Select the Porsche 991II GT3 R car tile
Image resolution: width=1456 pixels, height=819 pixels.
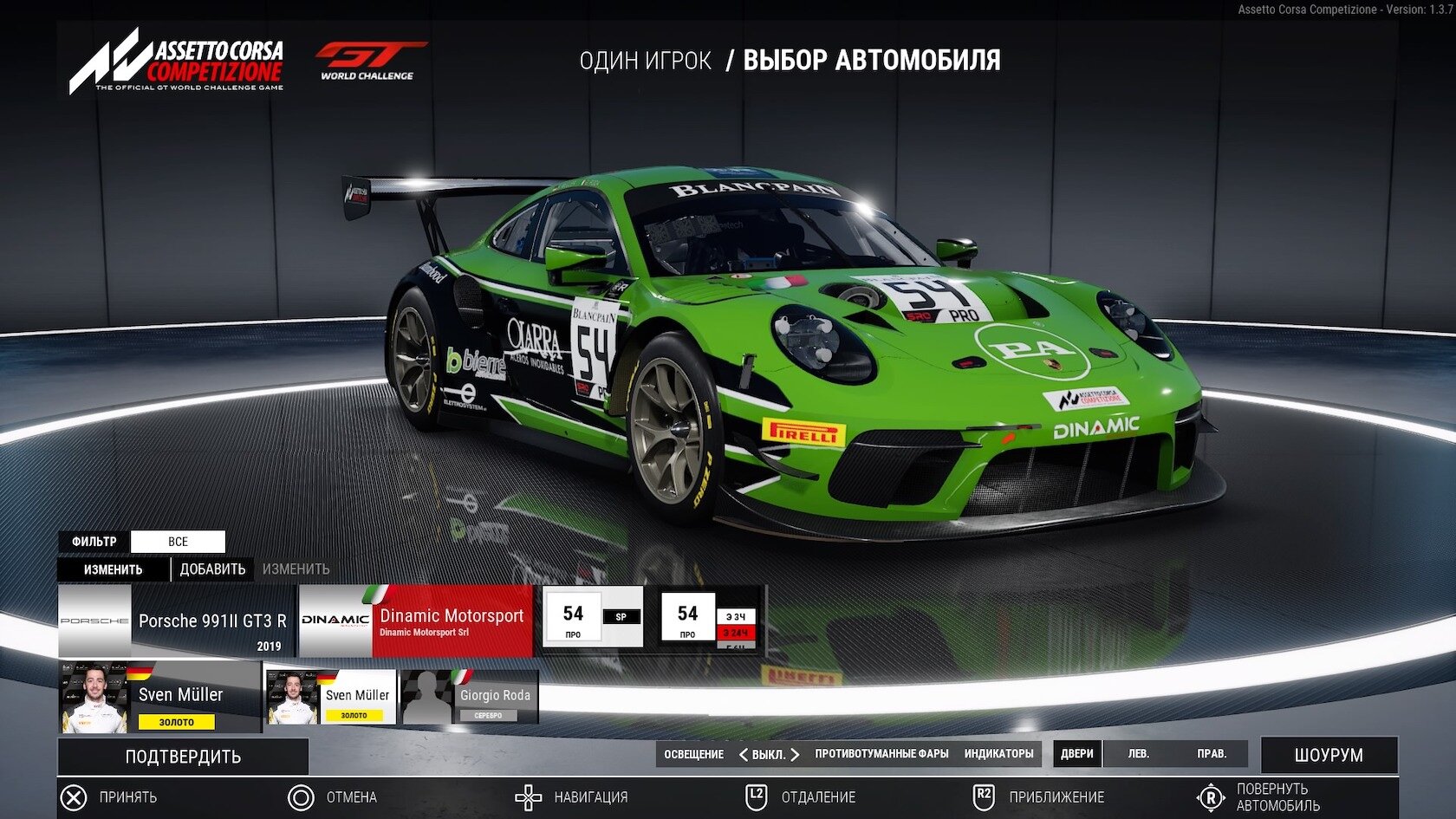177,621
